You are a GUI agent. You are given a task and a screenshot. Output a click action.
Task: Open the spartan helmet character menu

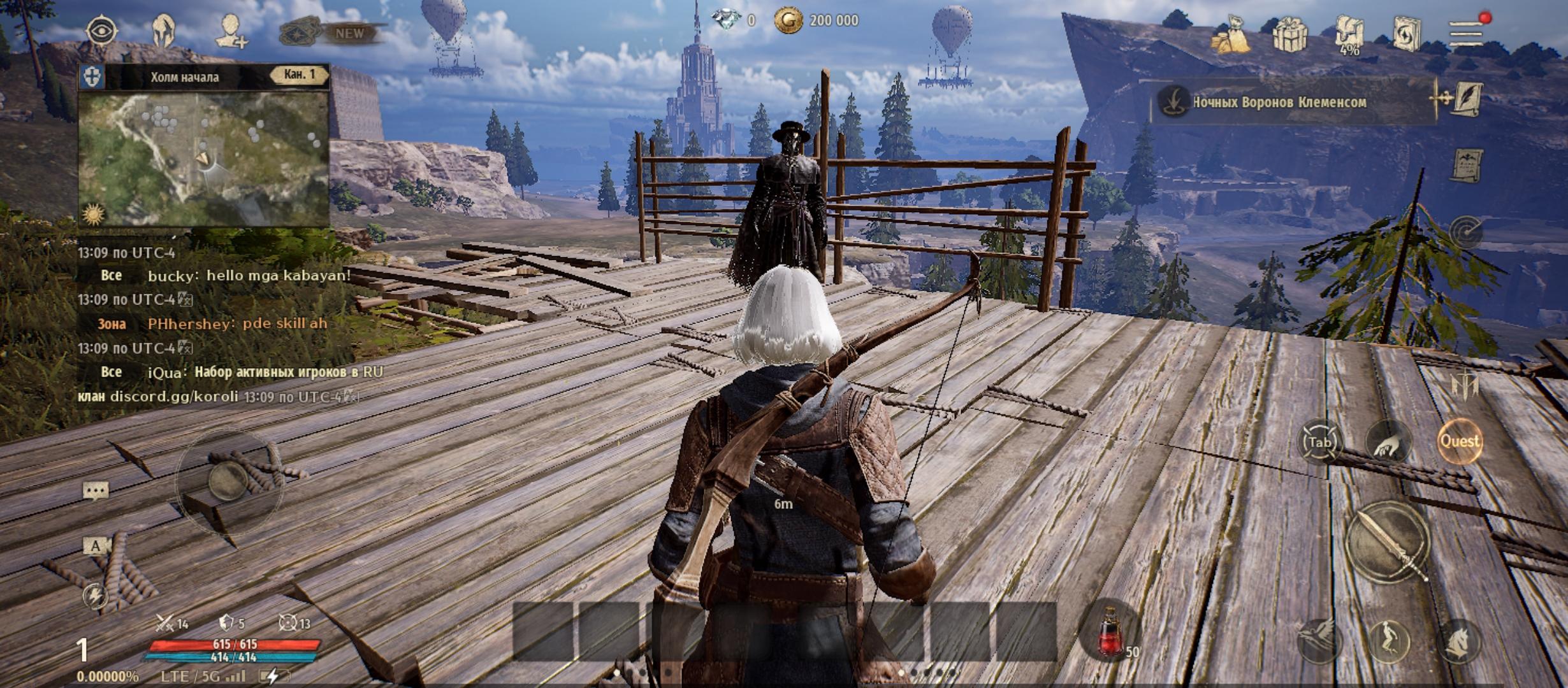(x=164, y=31)
